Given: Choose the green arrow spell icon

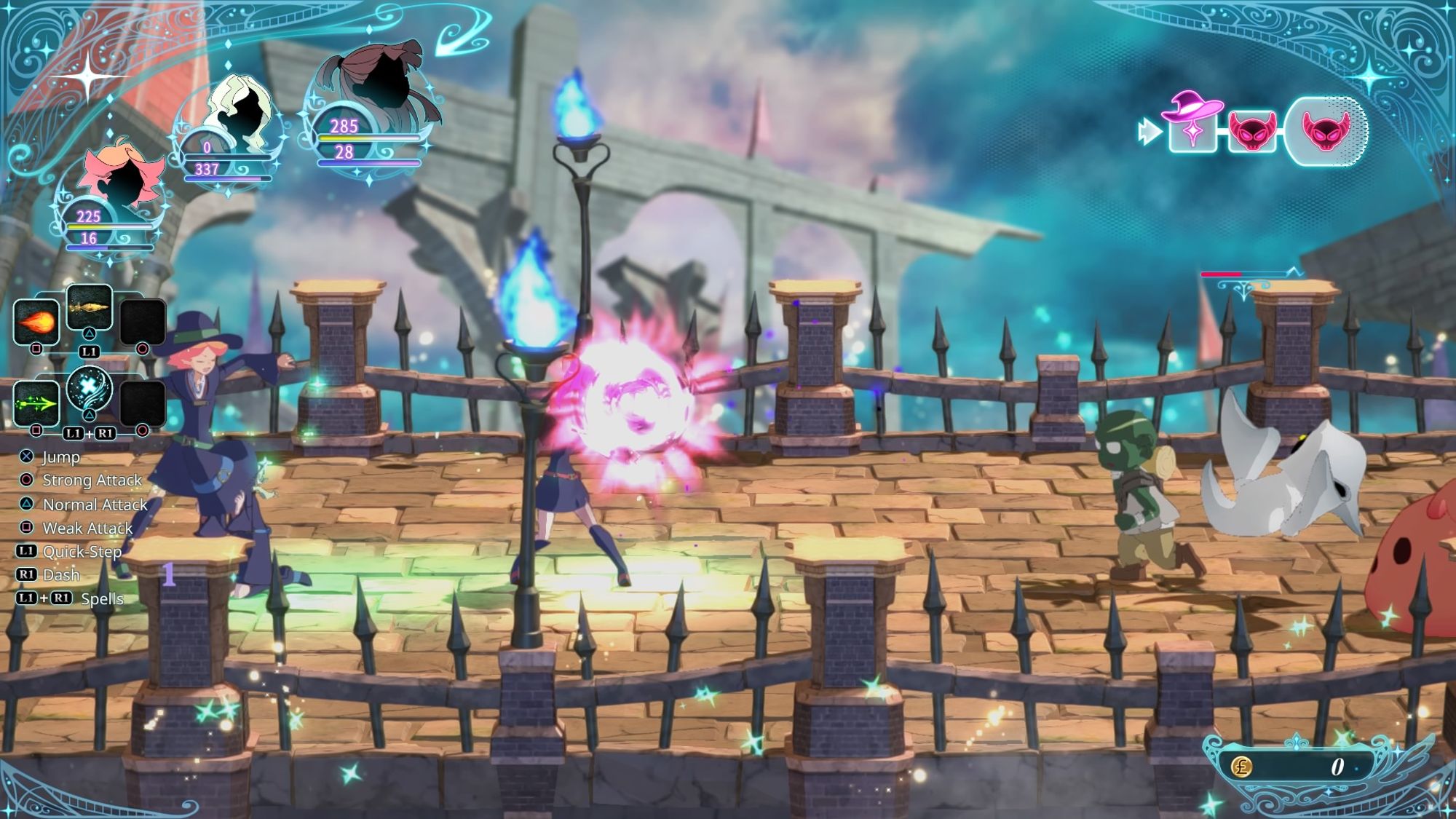Looking at the screenshot, I should click(x=36, y=403).
